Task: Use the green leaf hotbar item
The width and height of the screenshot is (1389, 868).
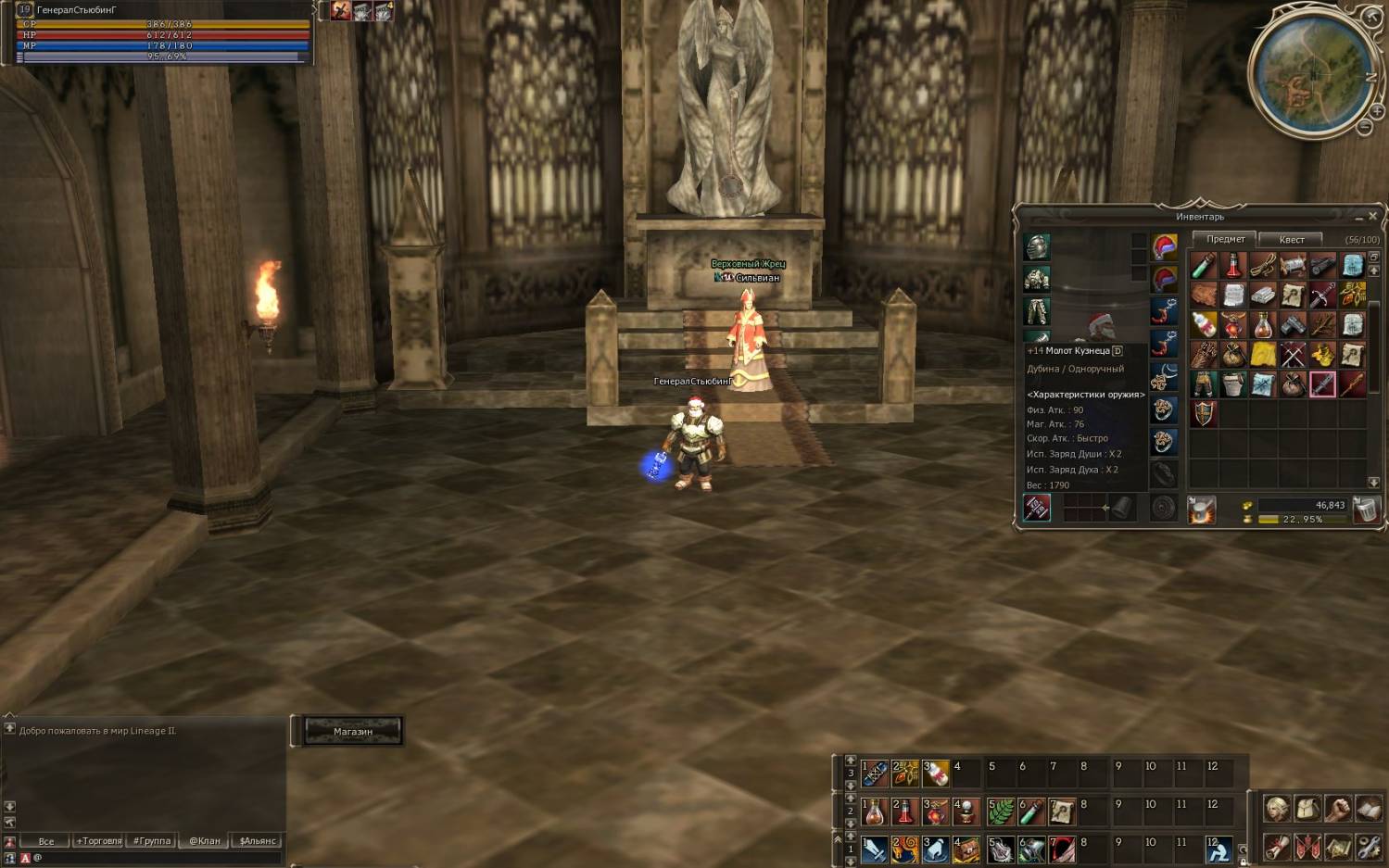Action: (1001, 811)
